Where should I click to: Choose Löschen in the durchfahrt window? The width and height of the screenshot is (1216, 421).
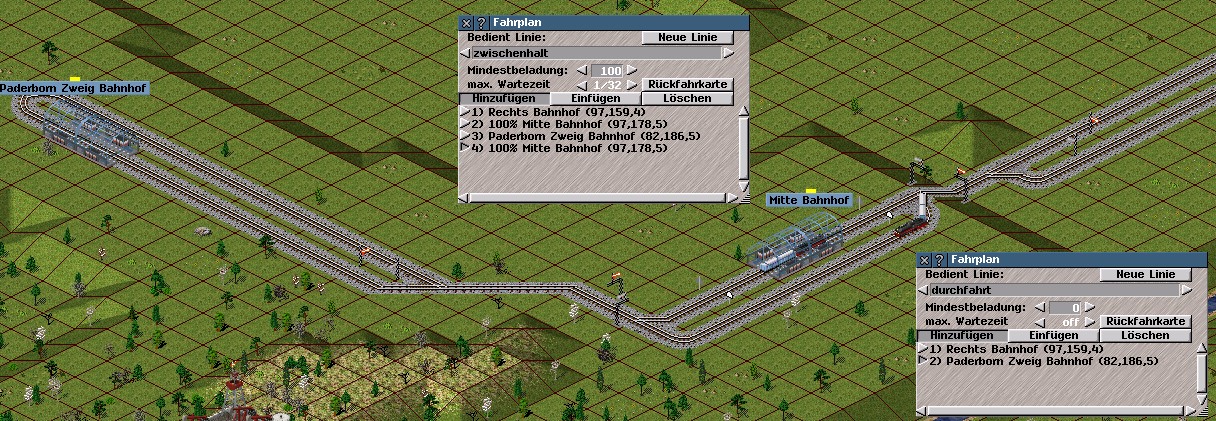pyautogui.click(x=1145, y=336)
